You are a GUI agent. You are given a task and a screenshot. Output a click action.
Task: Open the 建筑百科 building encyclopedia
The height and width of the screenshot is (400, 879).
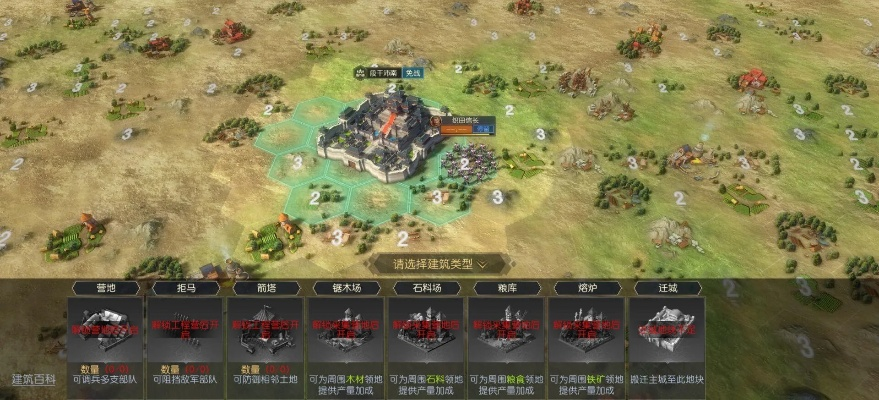tap(34, 379)
